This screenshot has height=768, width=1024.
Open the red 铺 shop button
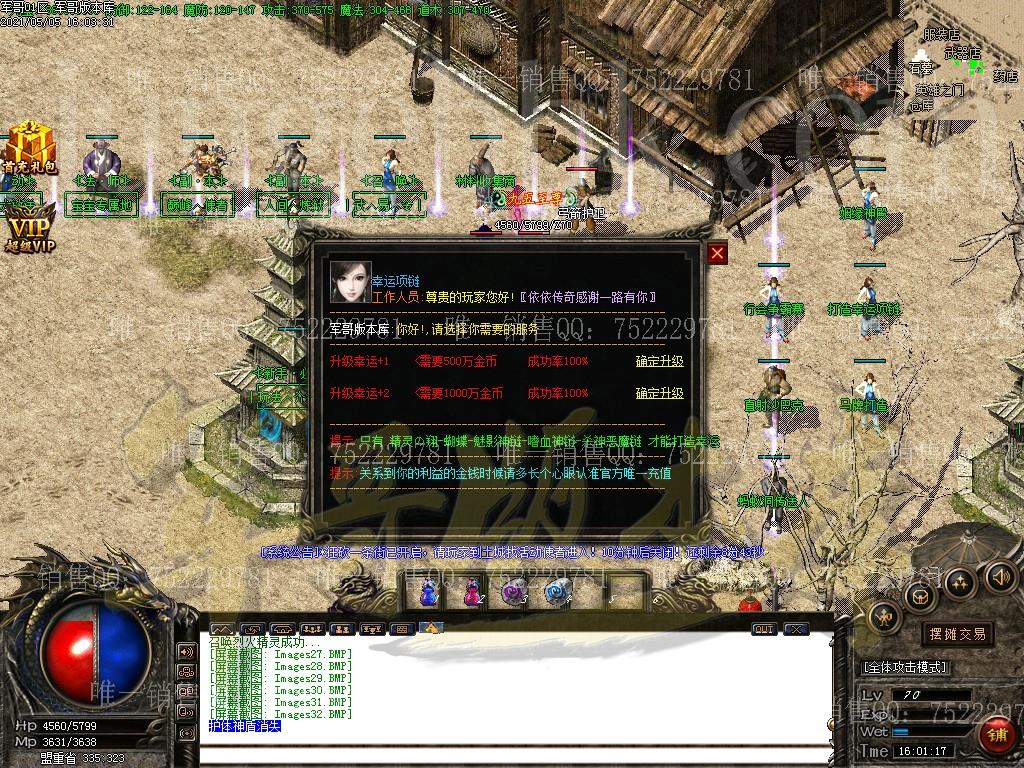[996, 736]
